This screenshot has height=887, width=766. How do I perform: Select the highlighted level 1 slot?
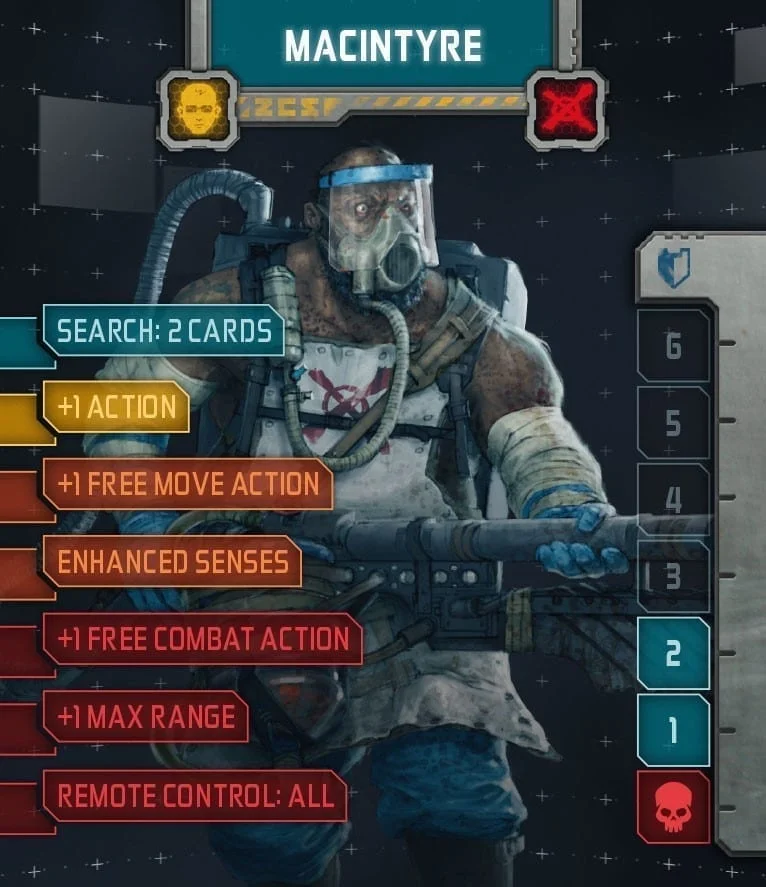(673, 730)
